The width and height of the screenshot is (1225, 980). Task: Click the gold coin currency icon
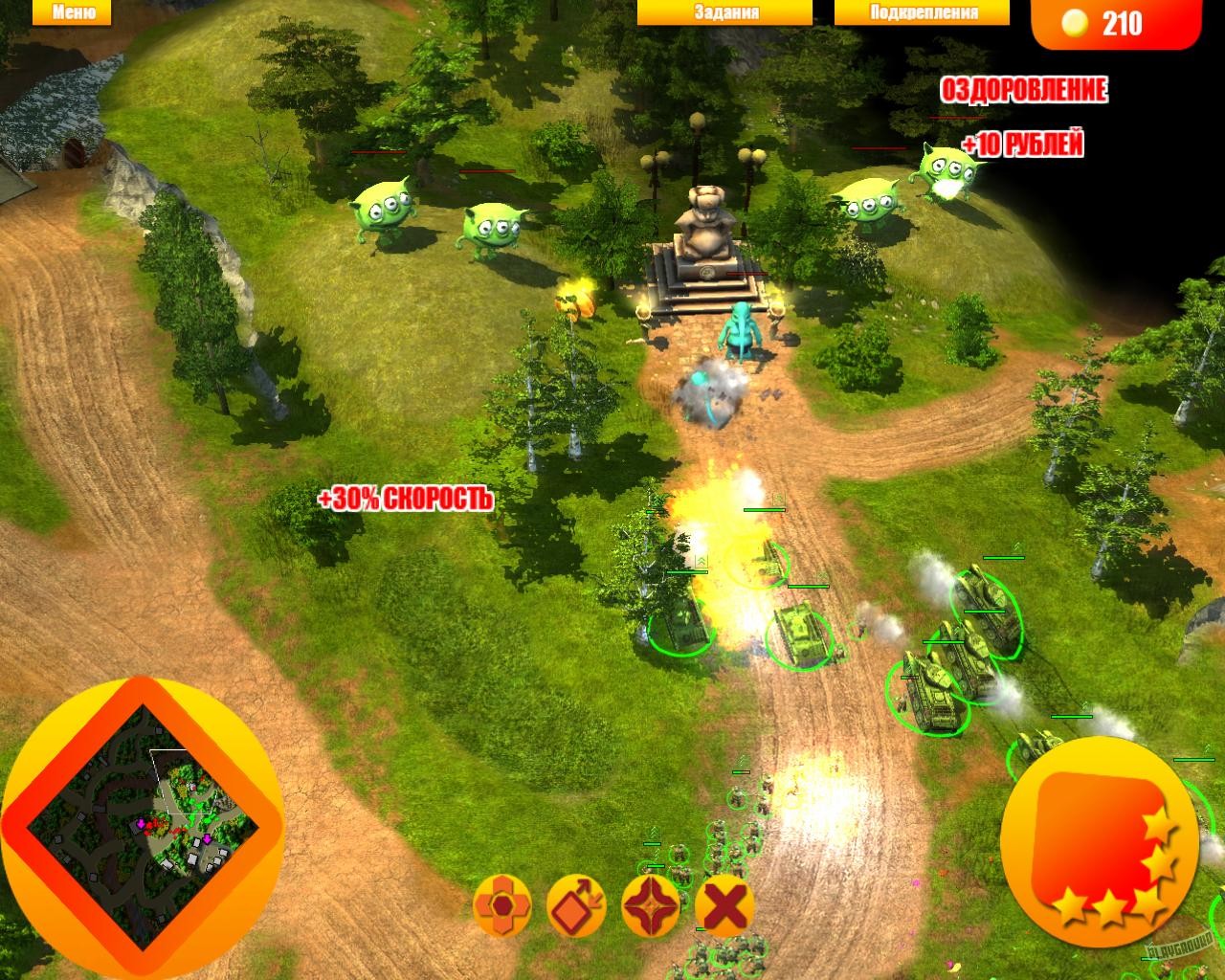1076,20
